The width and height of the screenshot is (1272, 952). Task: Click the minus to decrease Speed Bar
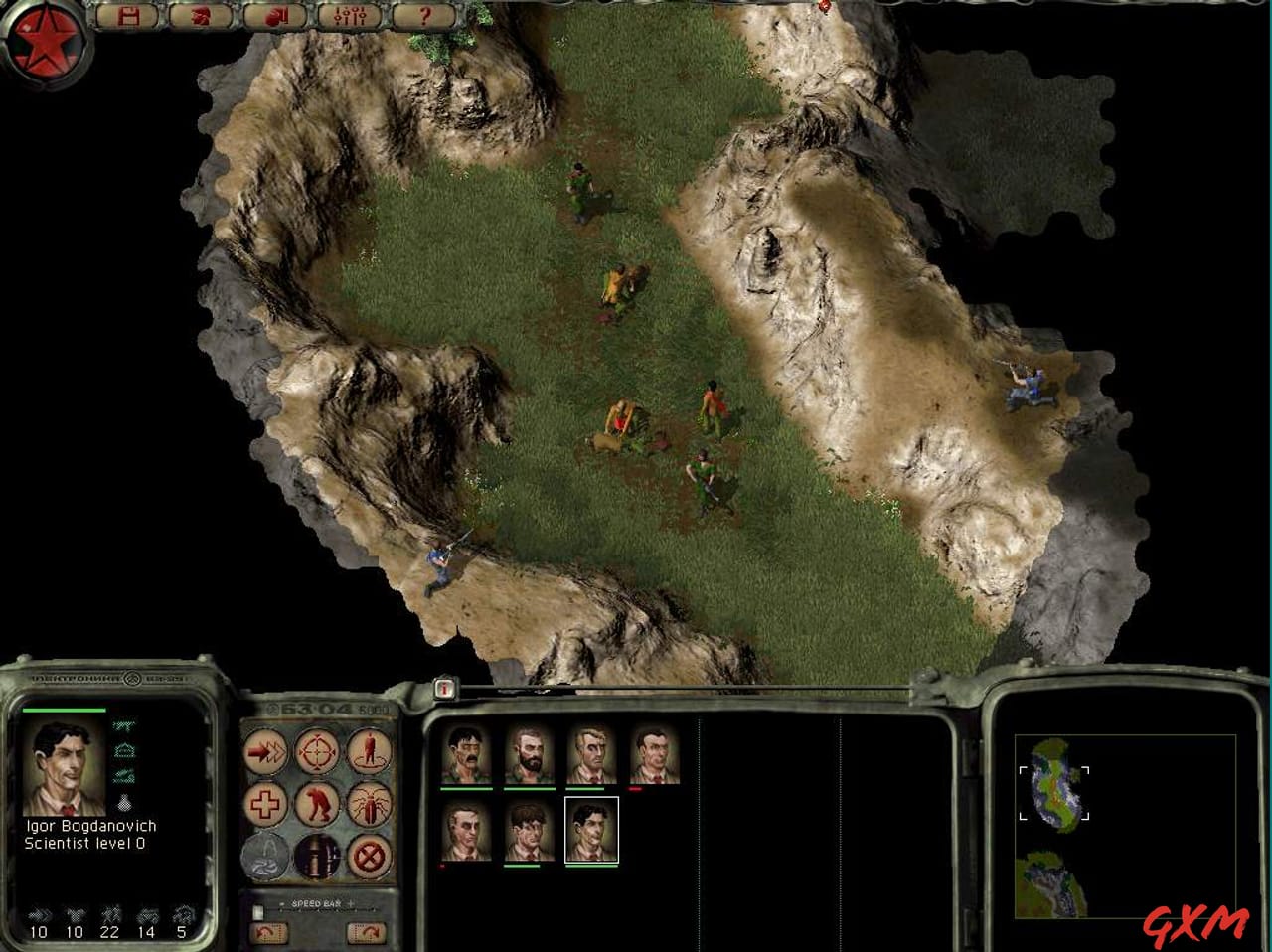click(x=281, y=904)
